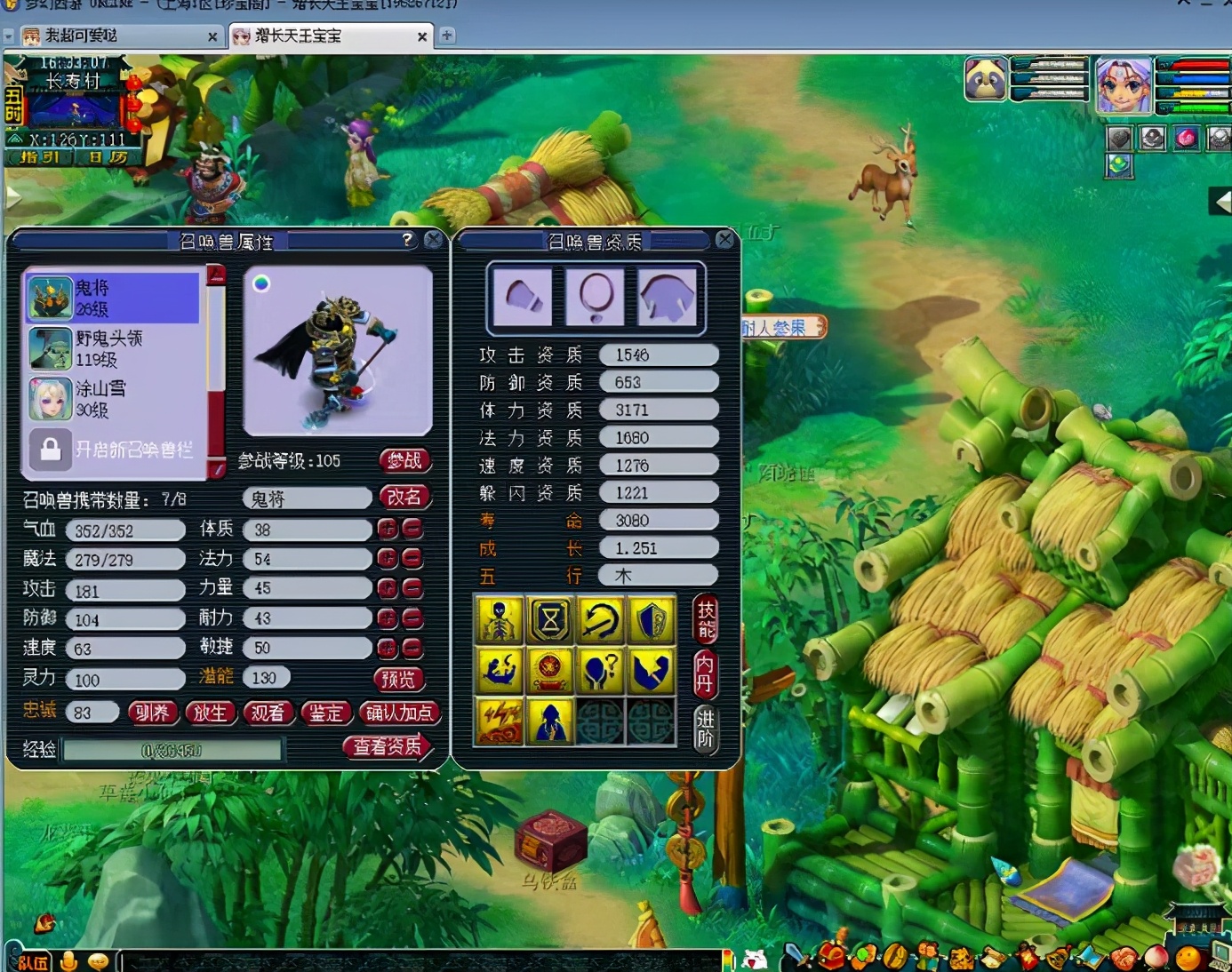
Task: Select the 鬼将 summon in the list
Action: click(x=113, y=298)
